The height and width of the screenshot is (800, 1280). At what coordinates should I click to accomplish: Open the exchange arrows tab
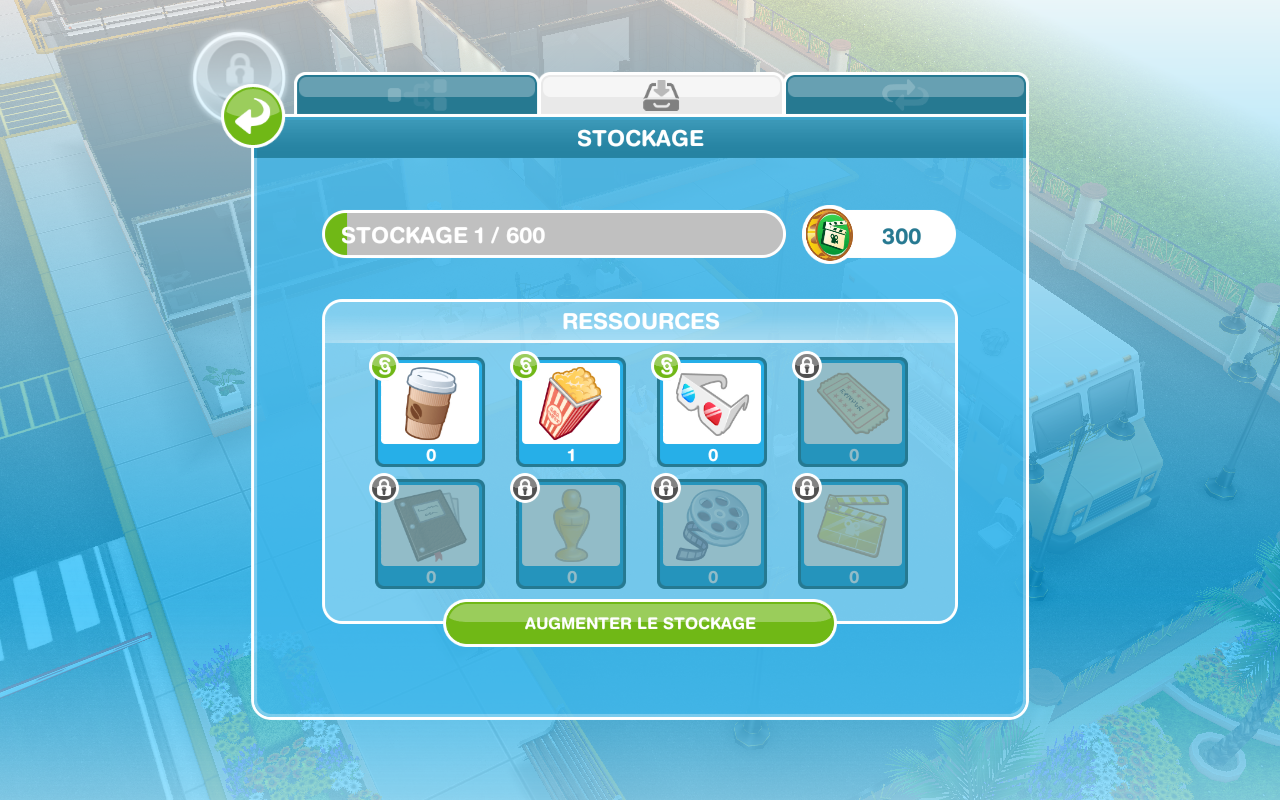point(906,94)
